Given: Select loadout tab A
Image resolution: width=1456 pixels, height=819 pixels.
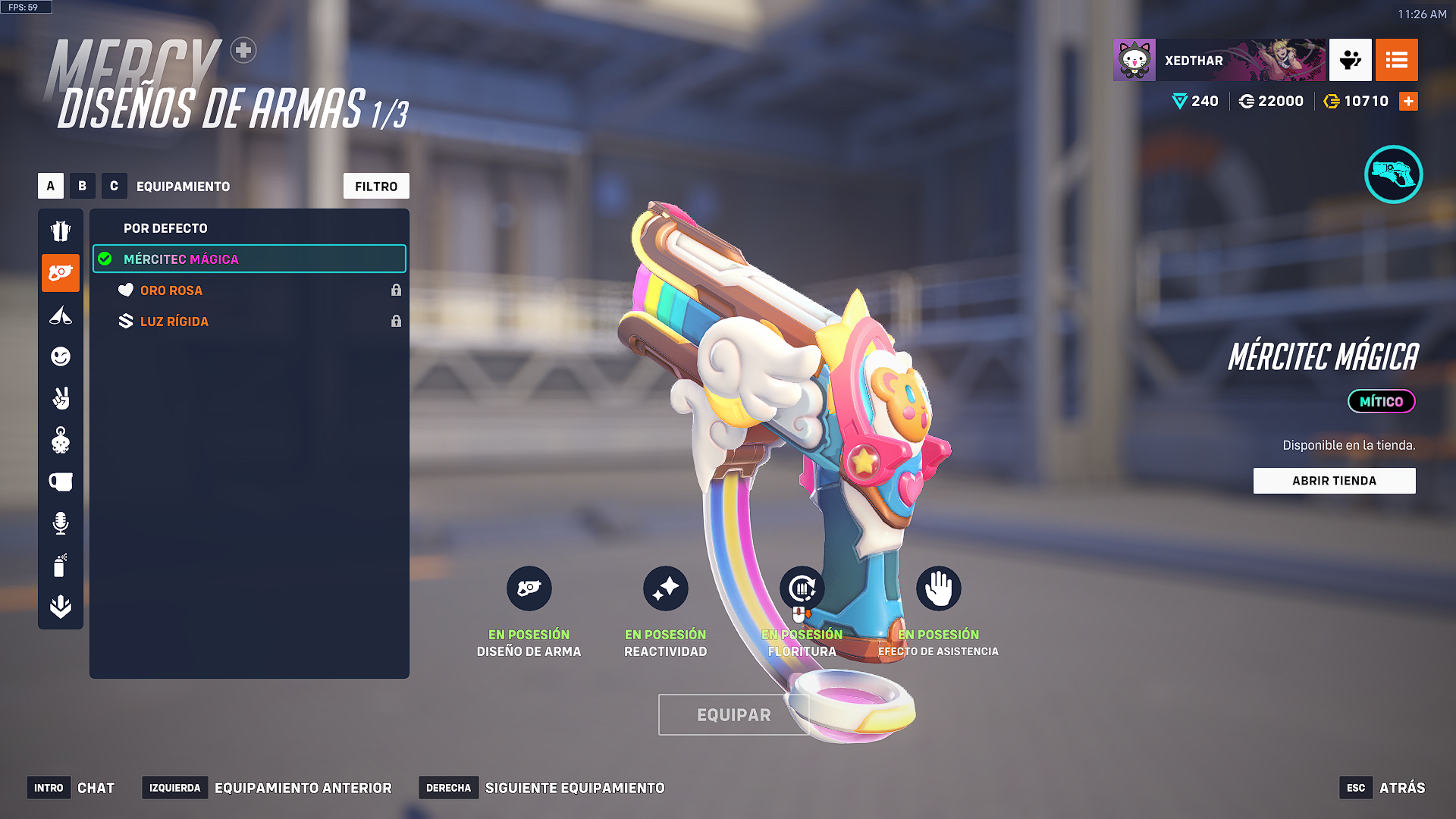Looking at the screenshot, I should pos(51,186).
